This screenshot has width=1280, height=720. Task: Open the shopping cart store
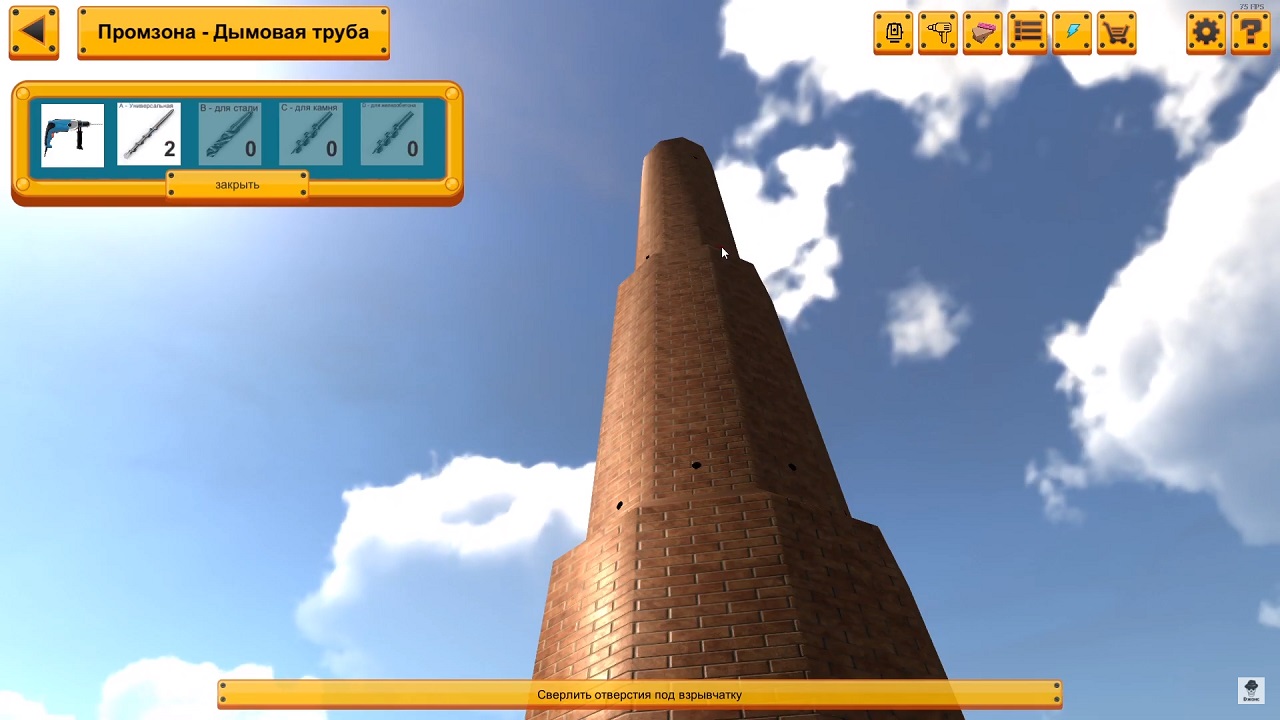(x=1116, y=33)
